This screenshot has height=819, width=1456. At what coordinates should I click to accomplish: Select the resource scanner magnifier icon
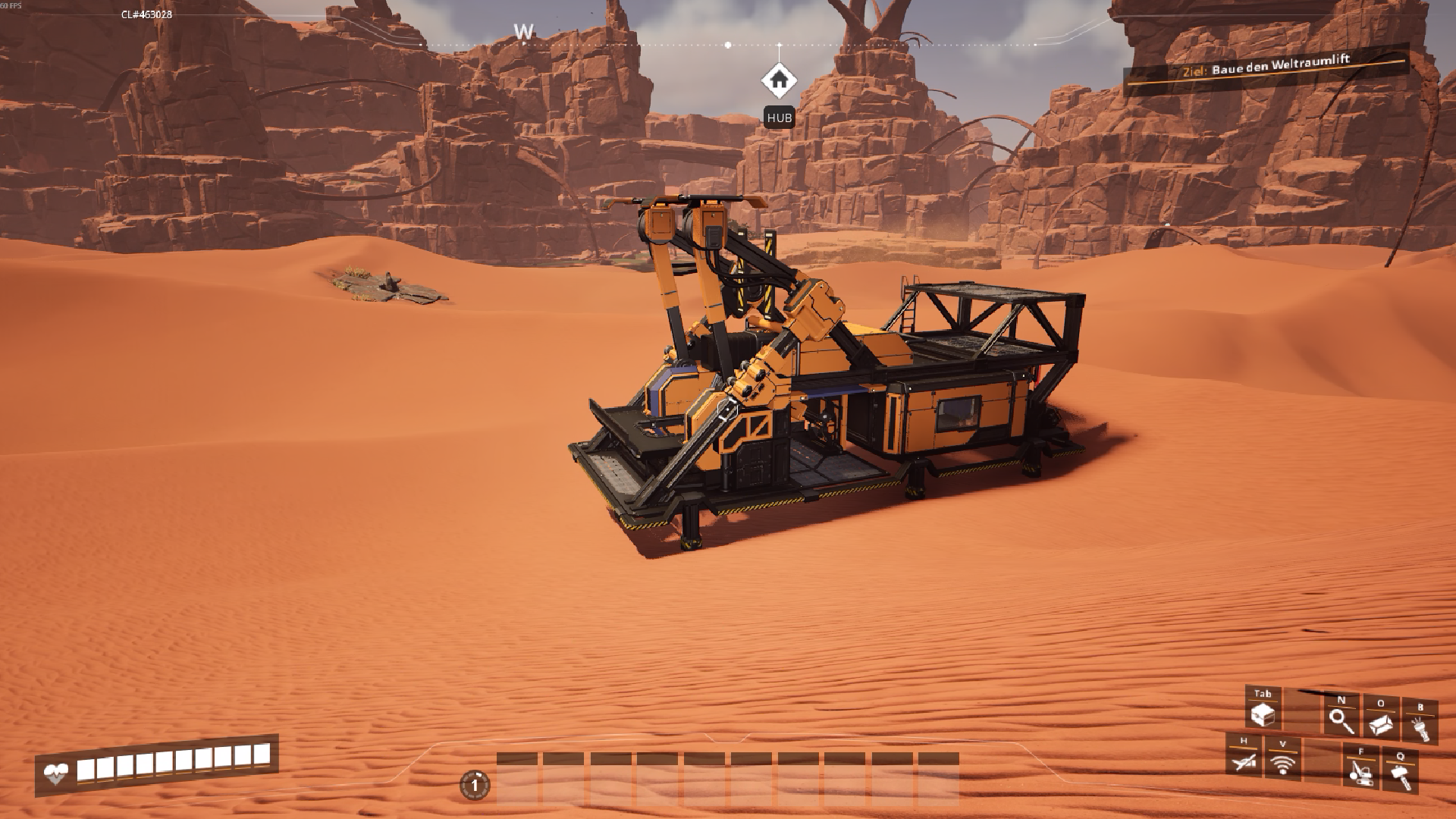coord(1341,720)
